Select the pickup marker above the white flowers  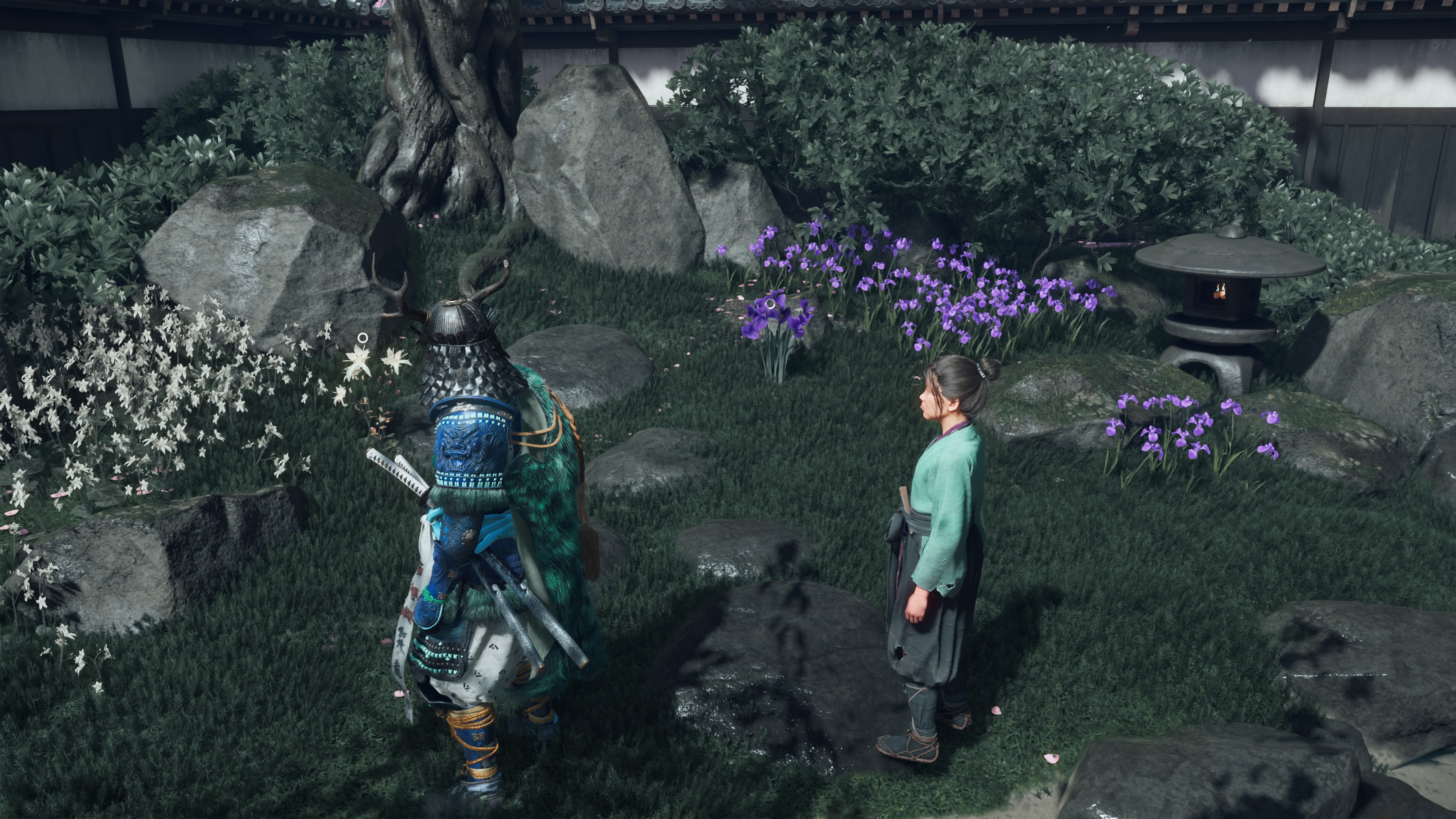(363, 338)
